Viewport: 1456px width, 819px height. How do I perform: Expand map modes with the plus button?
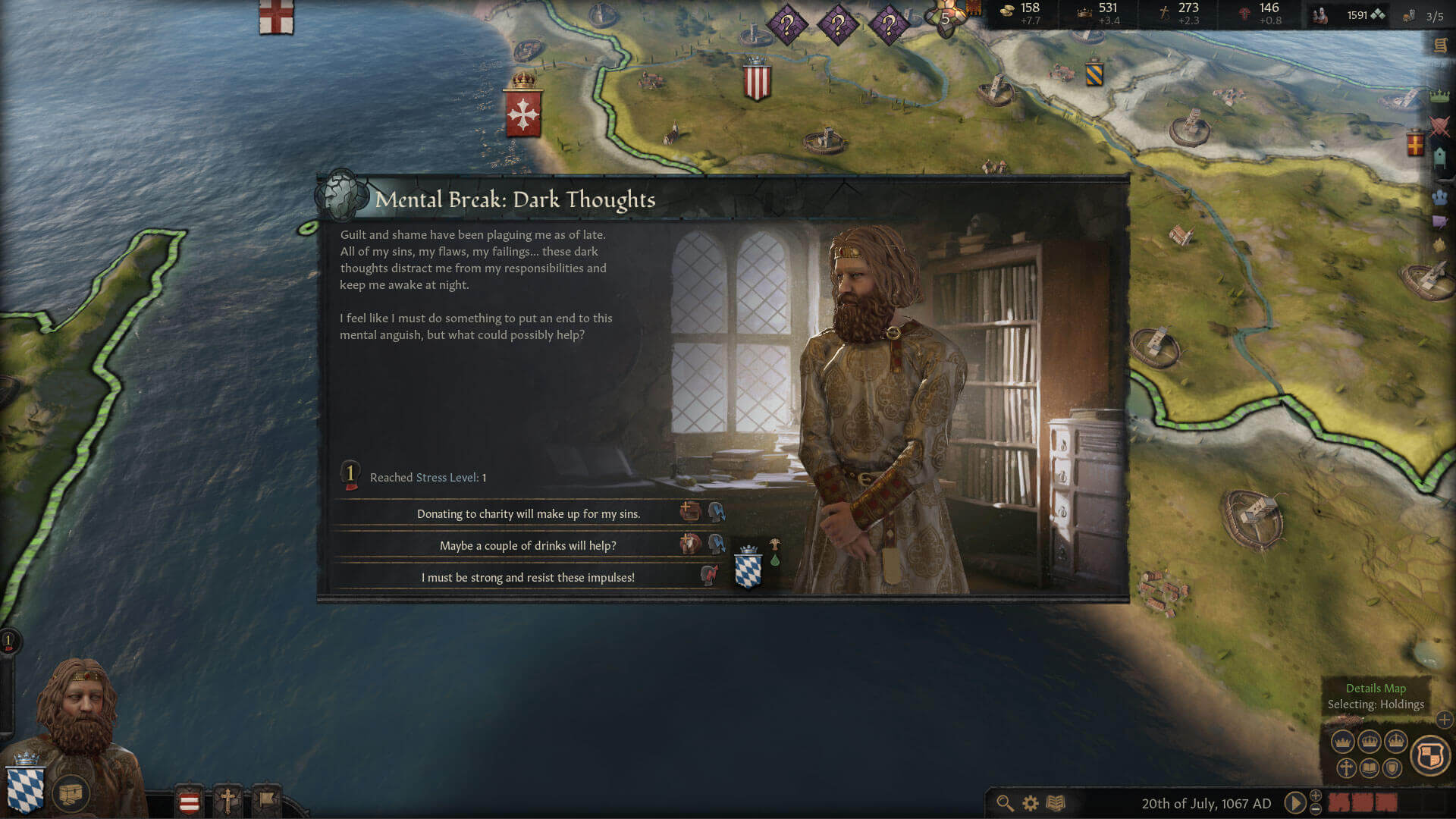click(x=1445, y=720)
